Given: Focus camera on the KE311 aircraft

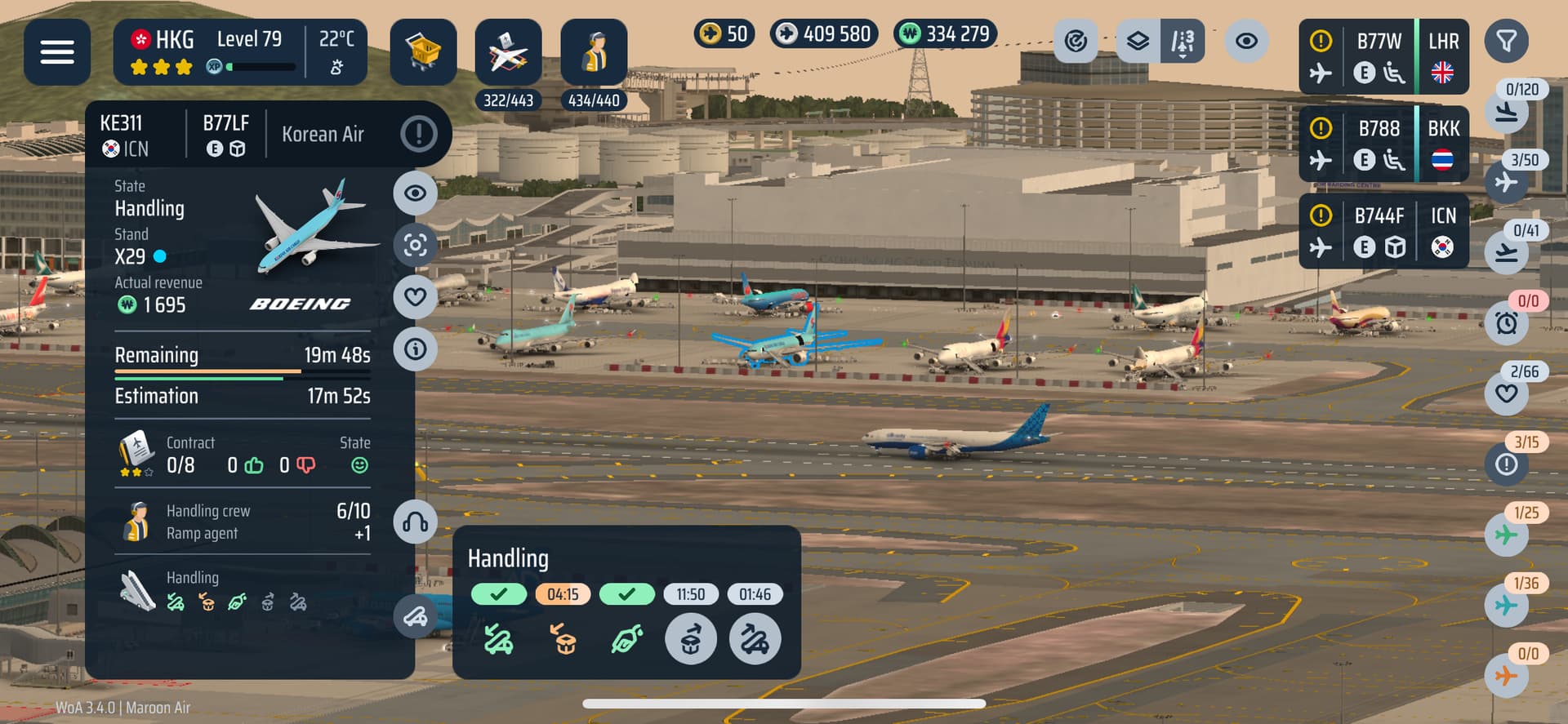Looking at the screenshot, I should pyautogui.click(x=415, y=245).
